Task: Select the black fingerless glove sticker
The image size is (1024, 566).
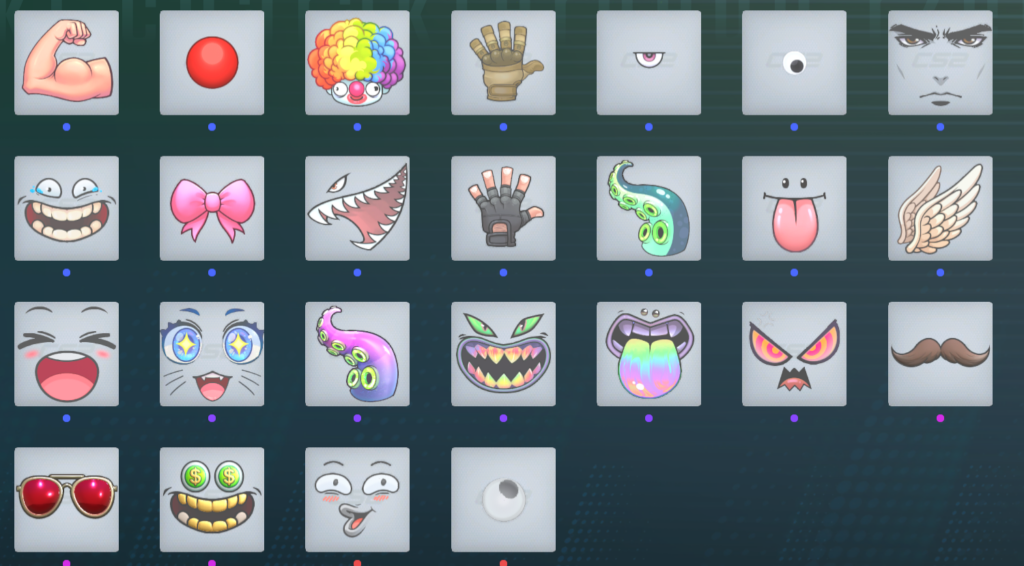Action: tap(503, 208)
